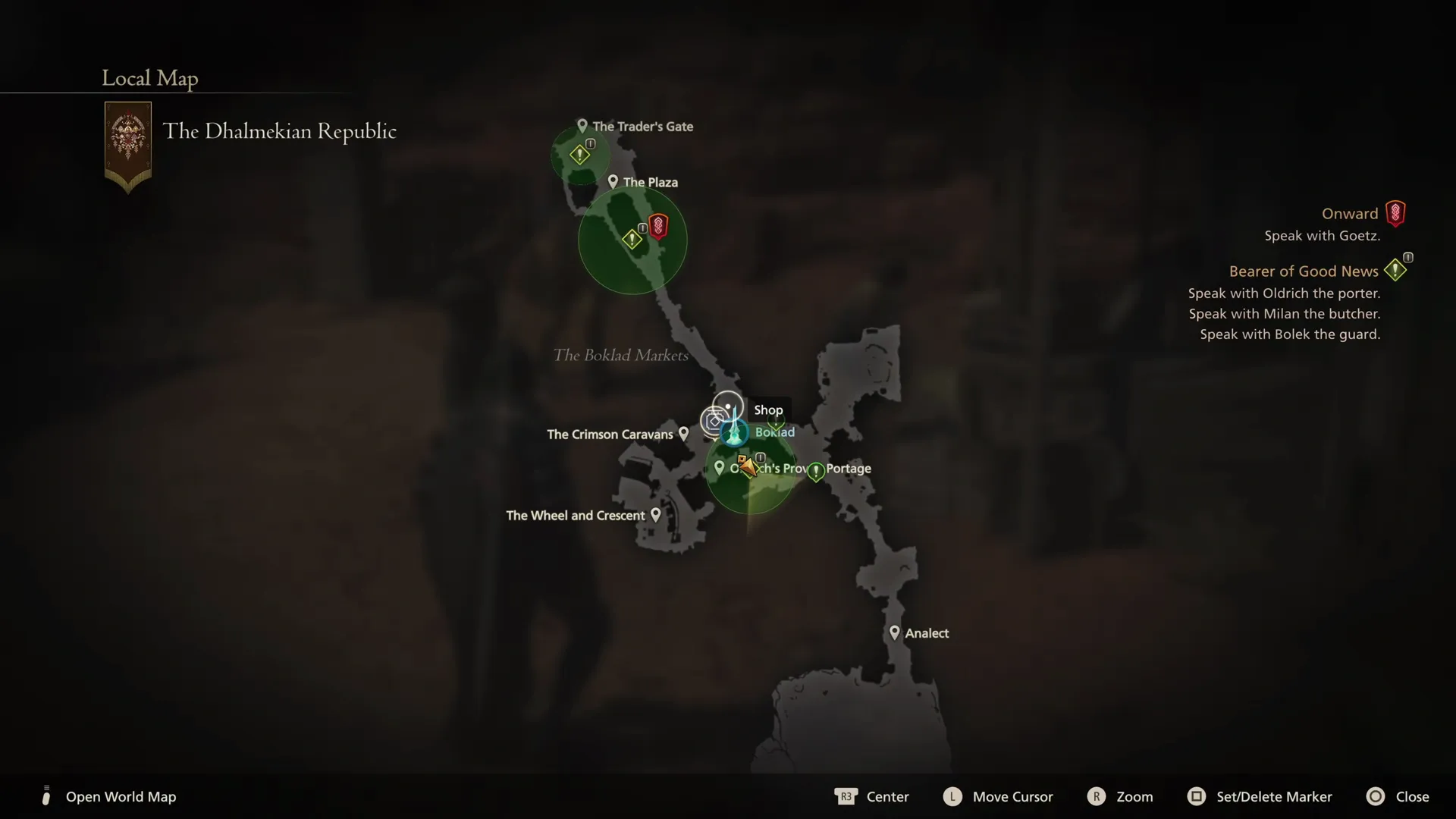Image resolution: width=1456 pixels, height=819 pixels.
Task: Open World Map
Action: coord(121,796)
